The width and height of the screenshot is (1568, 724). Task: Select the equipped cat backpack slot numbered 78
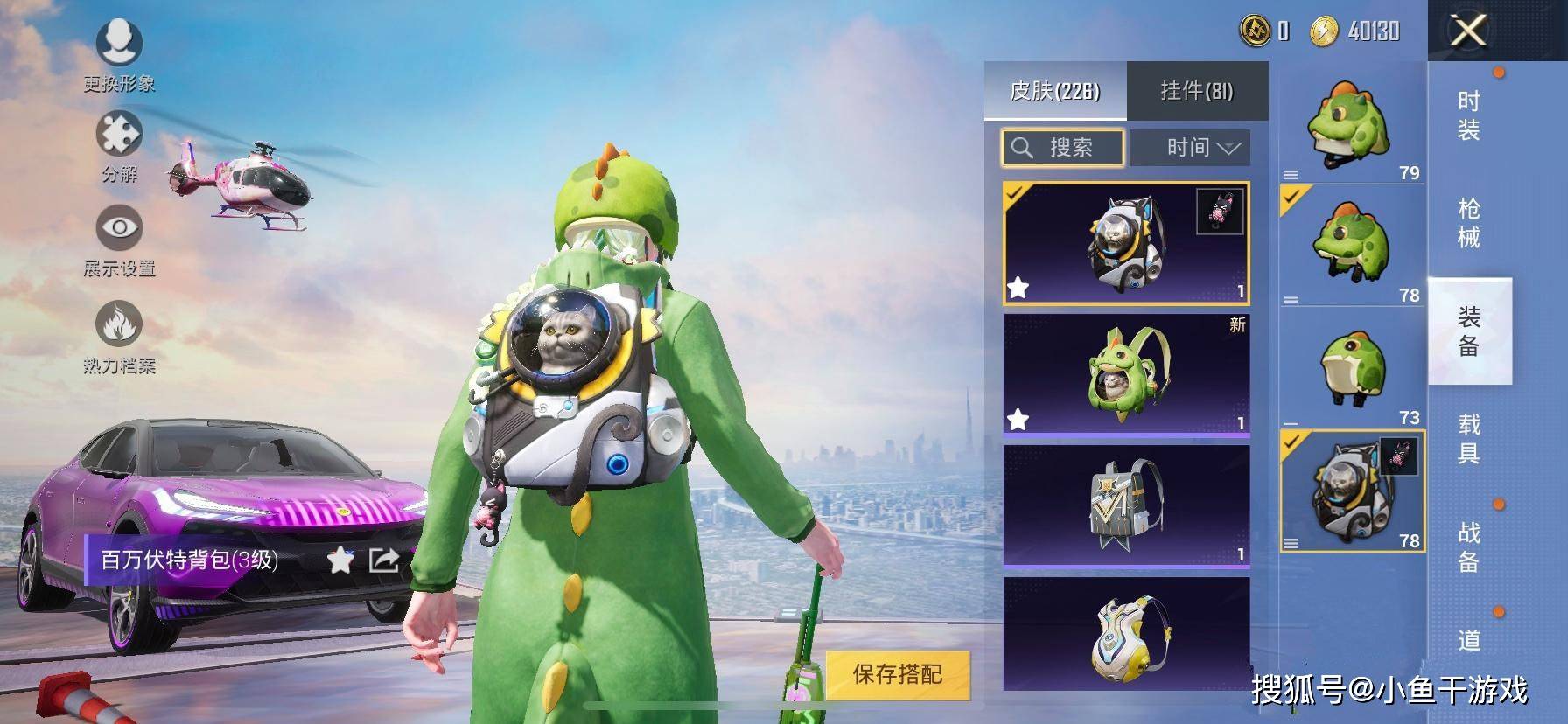click(1352, 491)
